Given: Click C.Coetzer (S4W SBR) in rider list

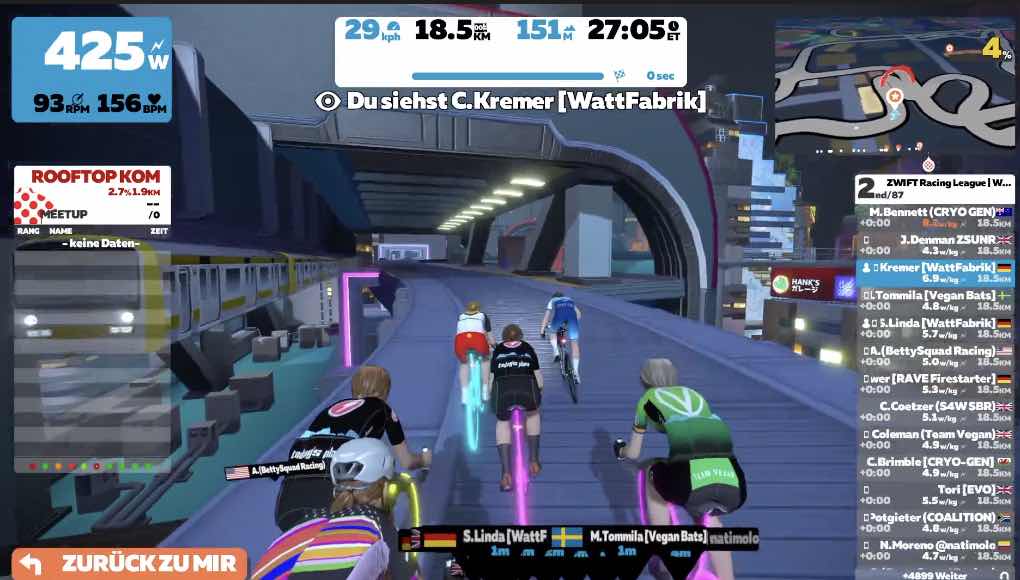Looking at the screenshot, I should click(x=936, y=412).
